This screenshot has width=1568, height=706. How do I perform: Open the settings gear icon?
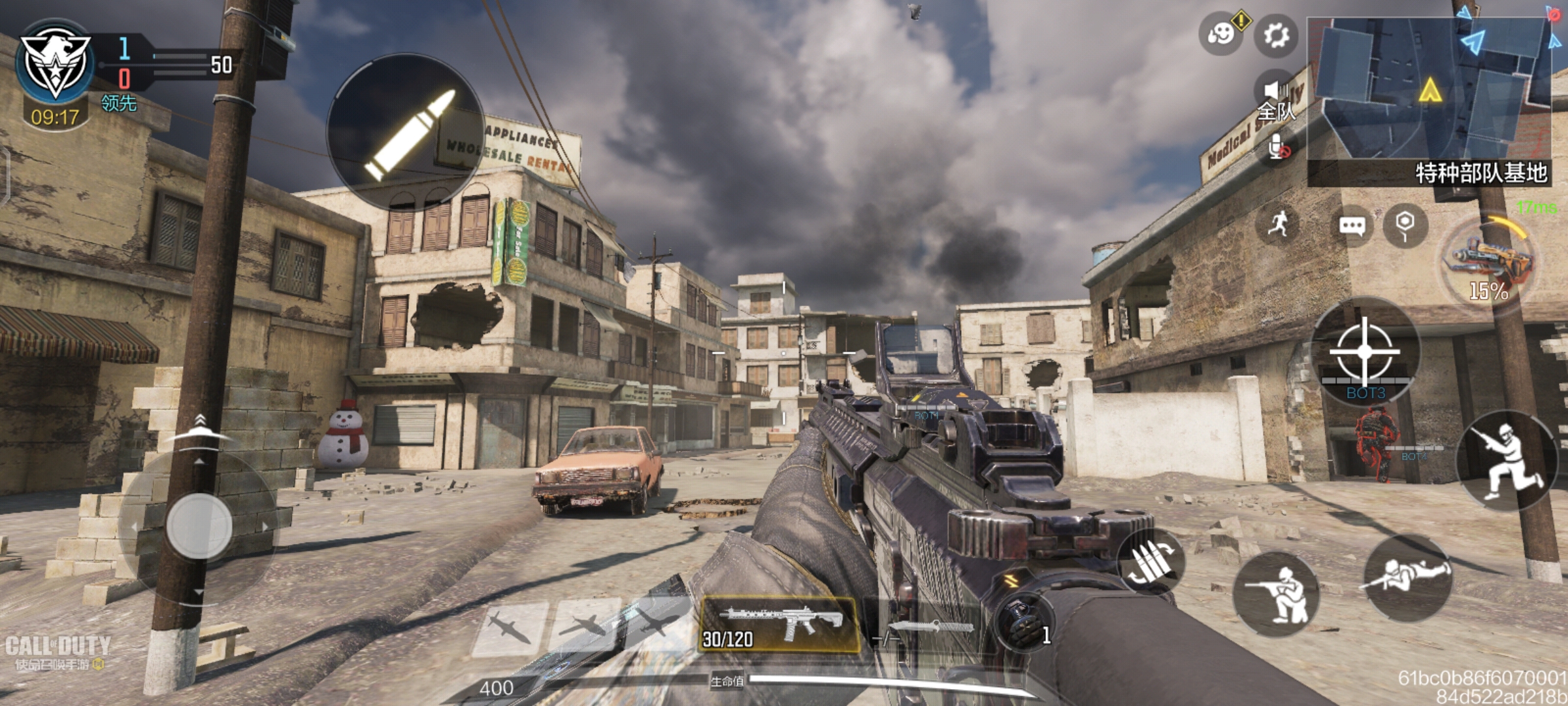tap(1276, 35)
